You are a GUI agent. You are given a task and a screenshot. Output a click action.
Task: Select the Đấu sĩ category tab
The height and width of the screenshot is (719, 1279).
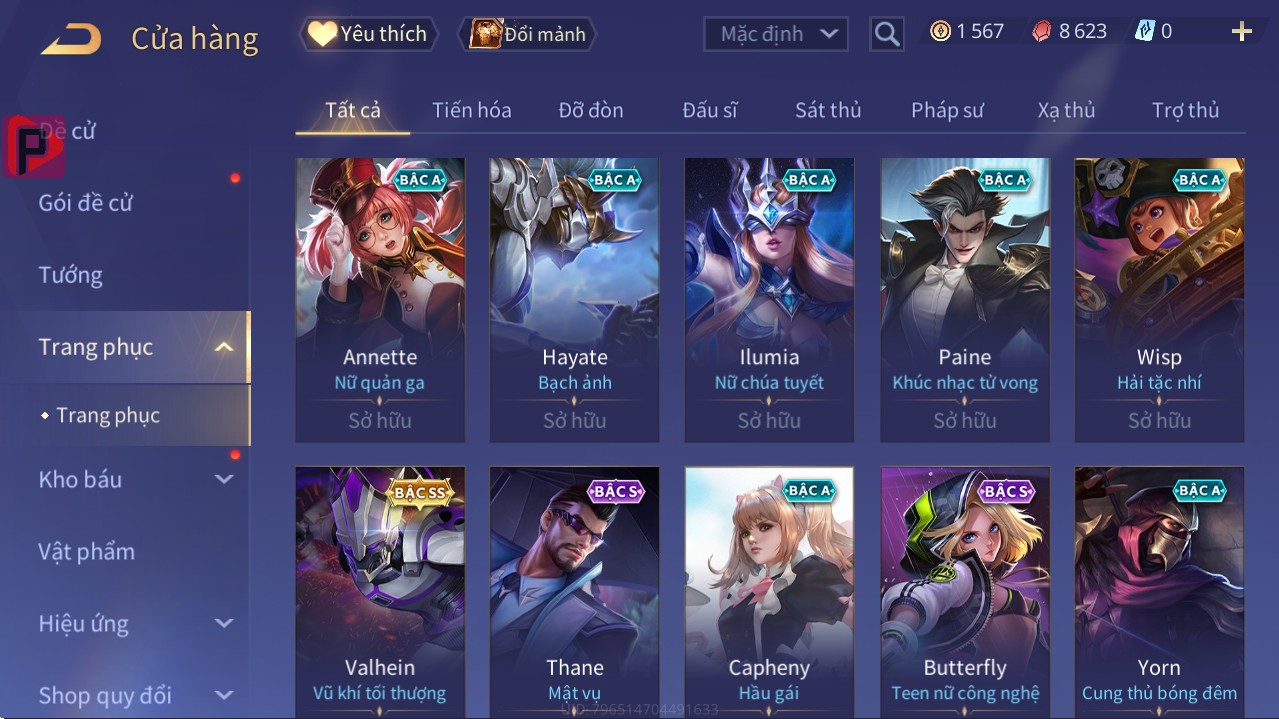709,110
